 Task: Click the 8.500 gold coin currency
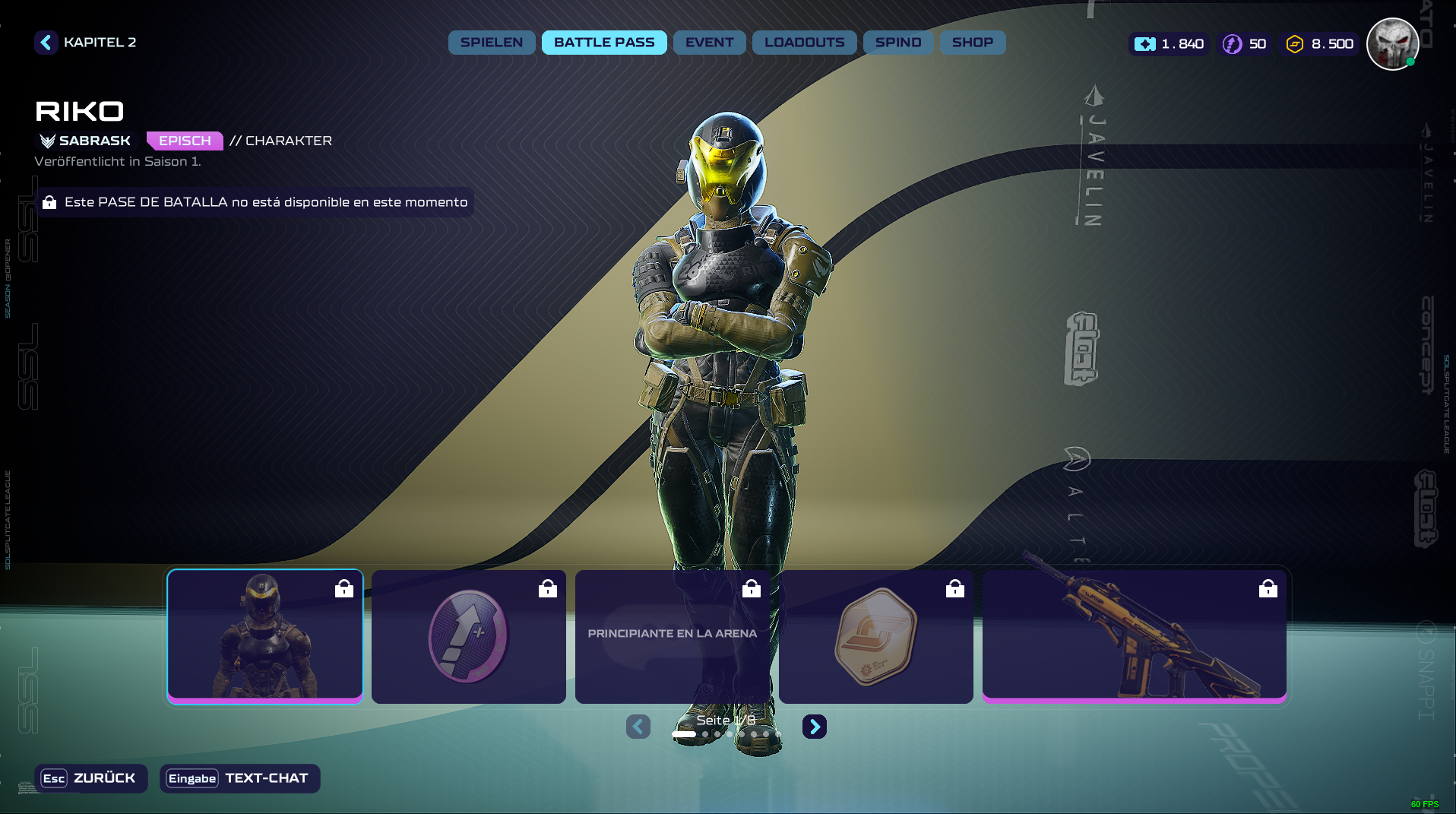pyautogui.click(x=1320, y=44)
